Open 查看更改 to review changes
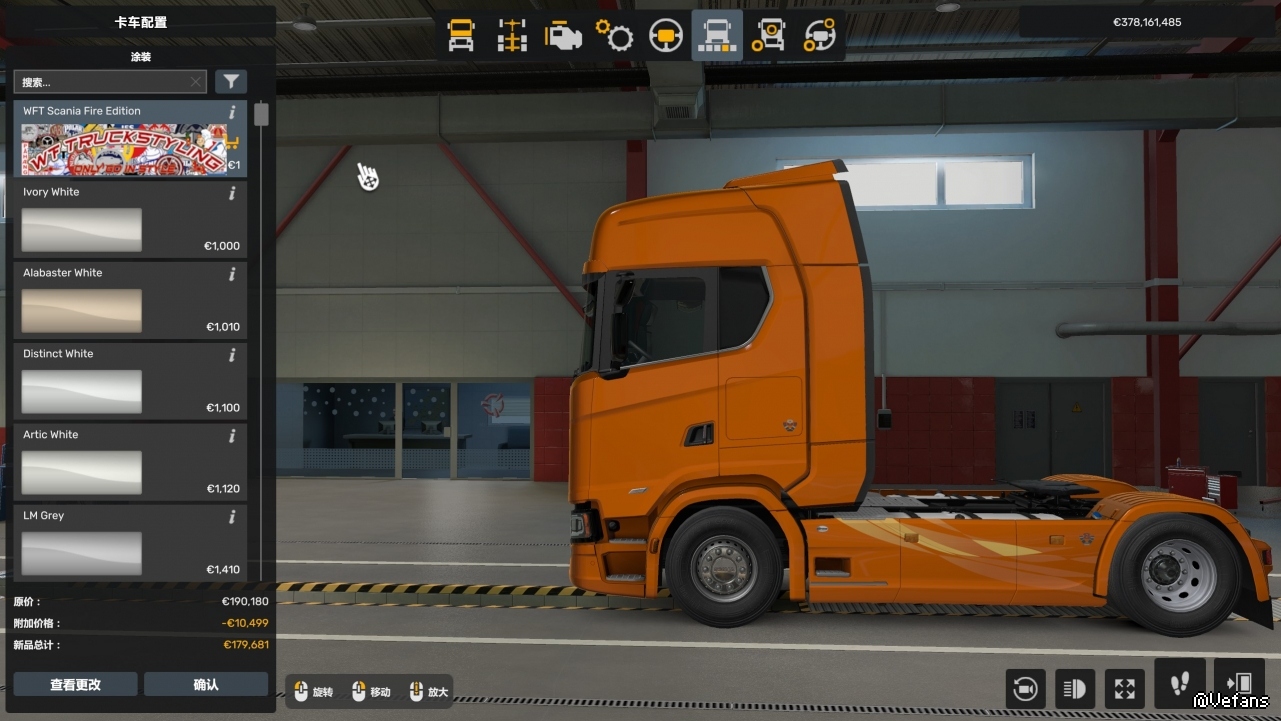Image resolution: width=1281 pixels, height=721 pixels. (75, 684)
